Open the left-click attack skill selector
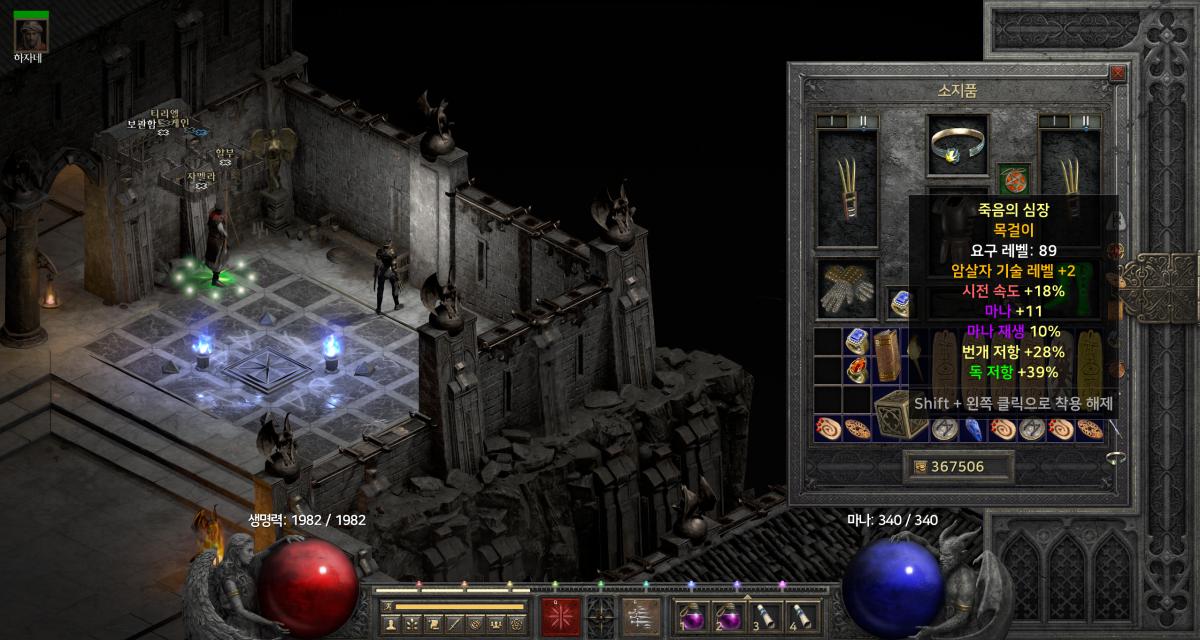1200x640 pixels. pyautogui.click(x=561, y=615)
